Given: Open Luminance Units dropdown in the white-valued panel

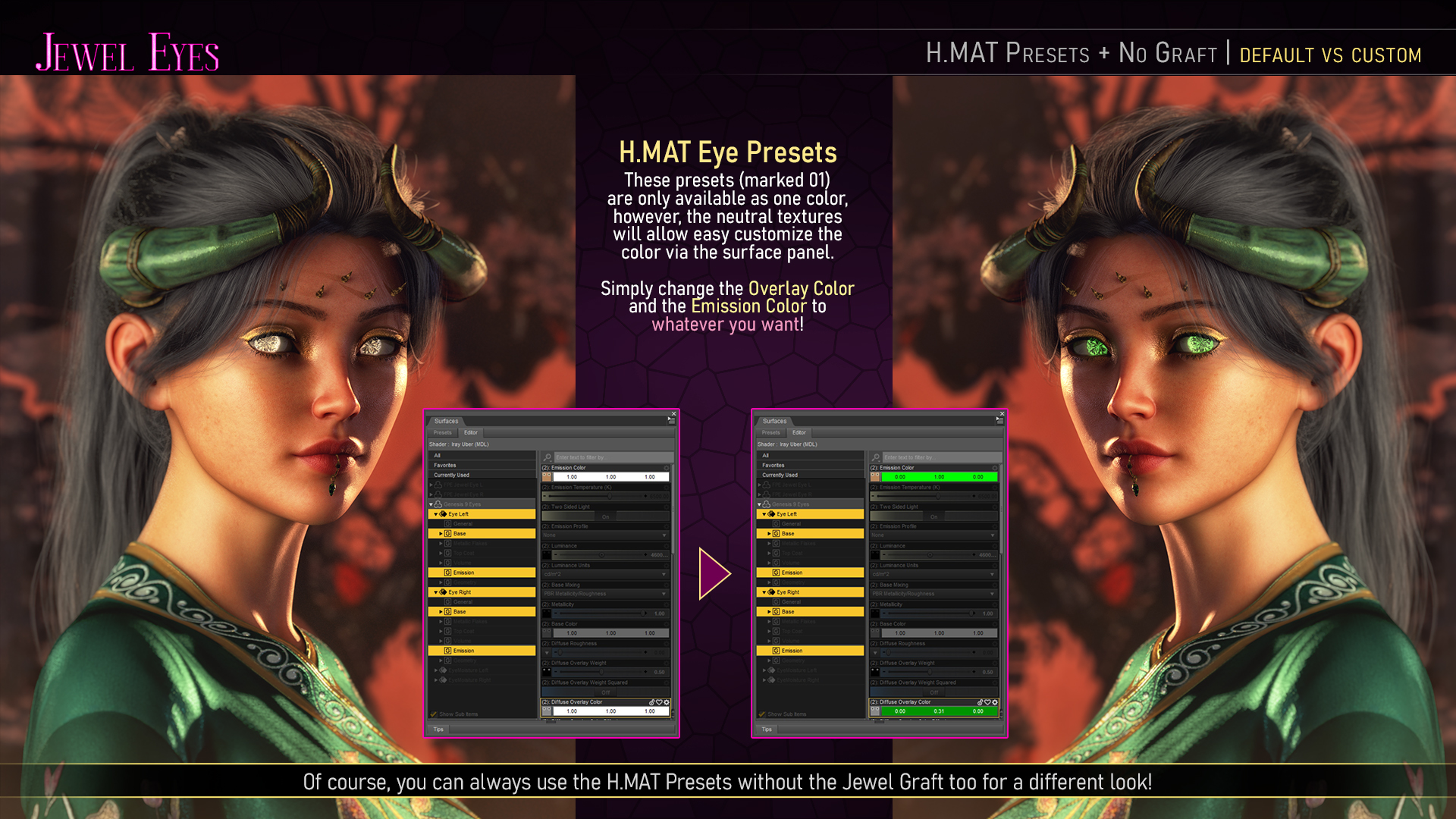Looking at the screenshot, I should click(606, 574).
